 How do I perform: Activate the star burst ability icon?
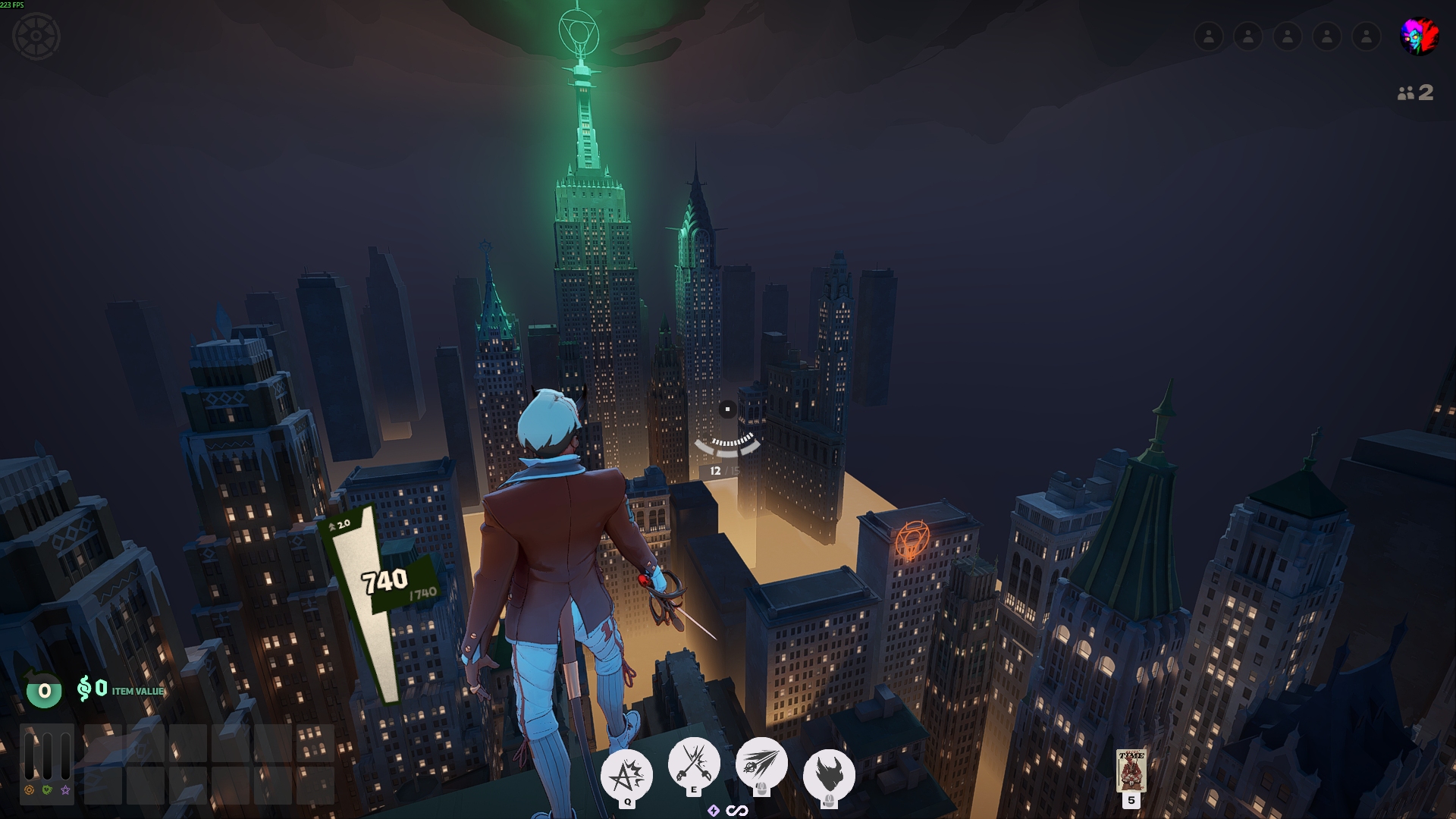(x=626, y=774)
